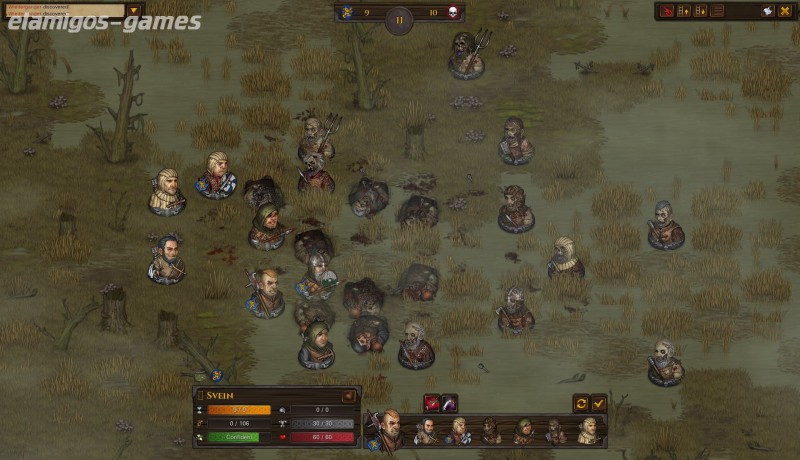
Task: Click the yellow X button in top bar
Action: (785, 11)
